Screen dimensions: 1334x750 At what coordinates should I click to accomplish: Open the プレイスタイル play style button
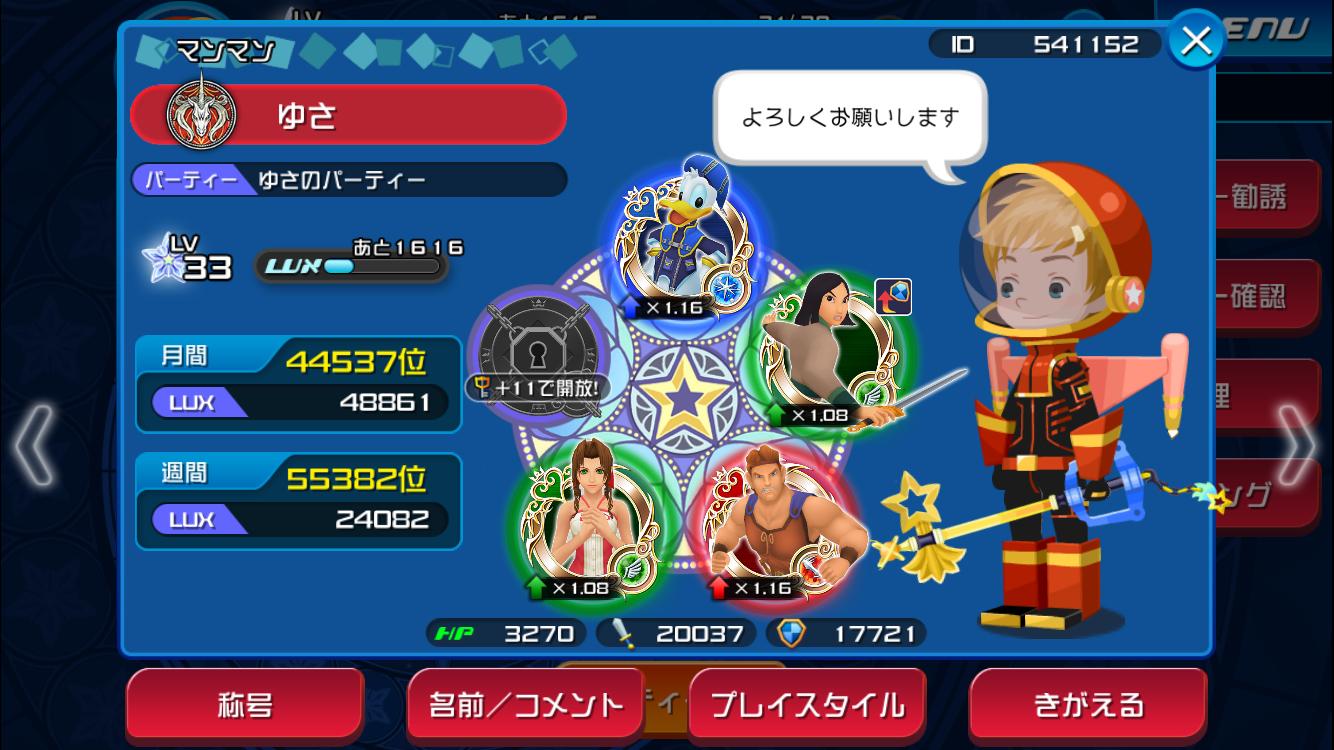tap(807, 705)
